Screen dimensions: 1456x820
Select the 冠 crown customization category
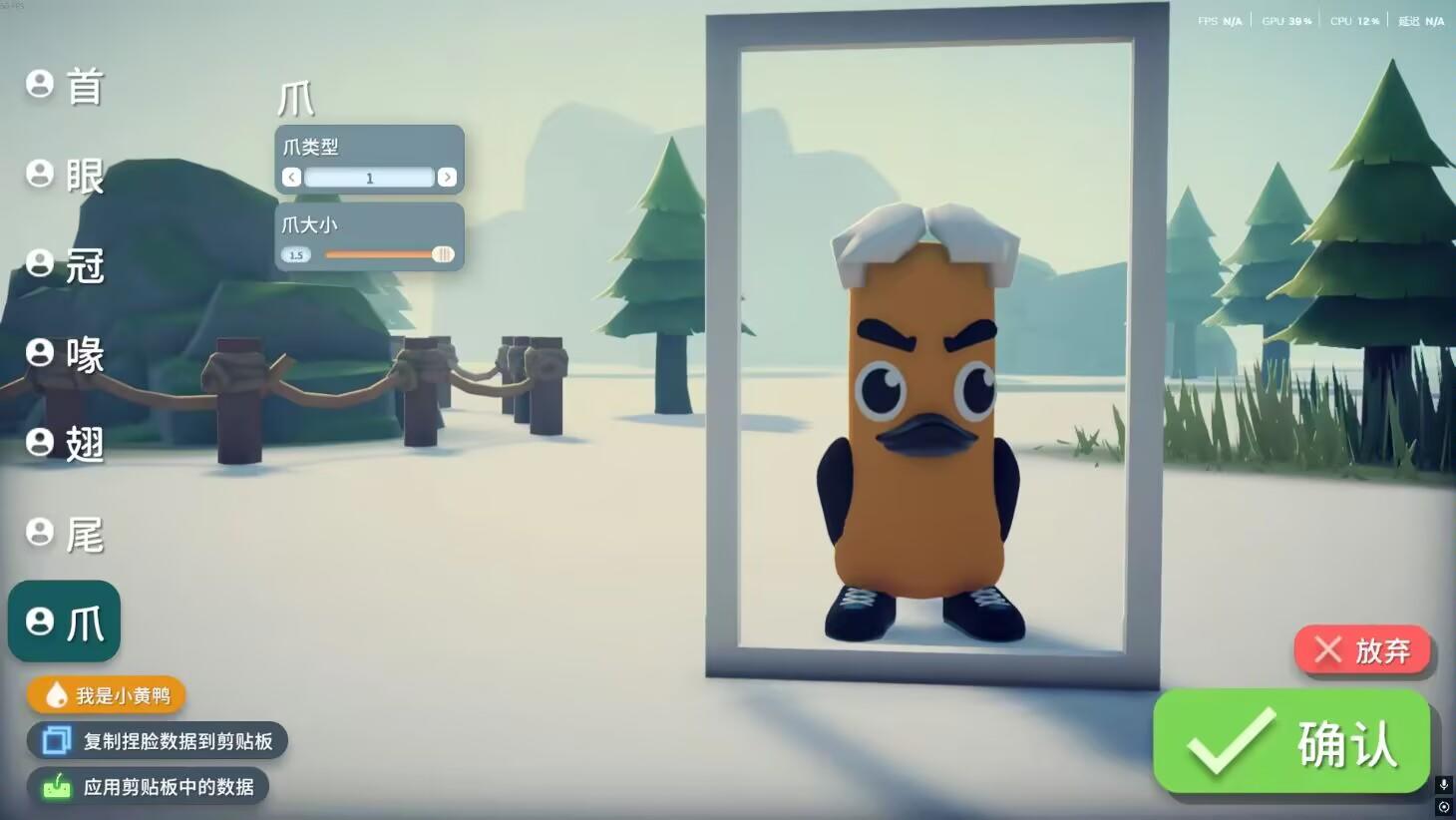point(64,265)
